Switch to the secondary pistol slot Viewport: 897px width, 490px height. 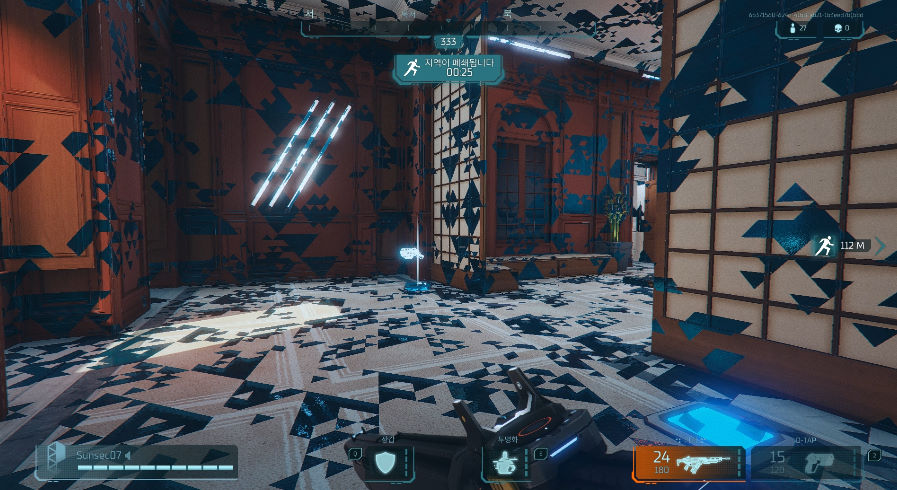point(804,462)
